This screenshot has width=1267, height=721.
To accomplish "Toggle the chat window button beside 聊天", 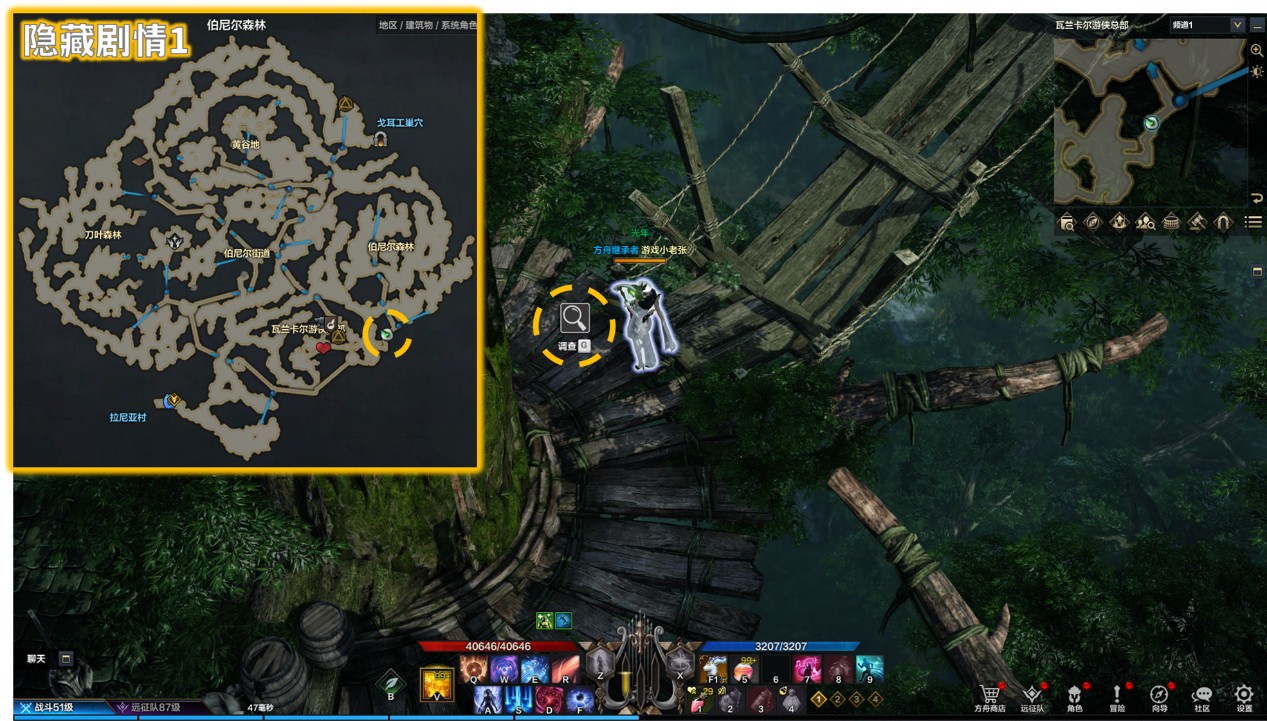I will tap(66, 658).
